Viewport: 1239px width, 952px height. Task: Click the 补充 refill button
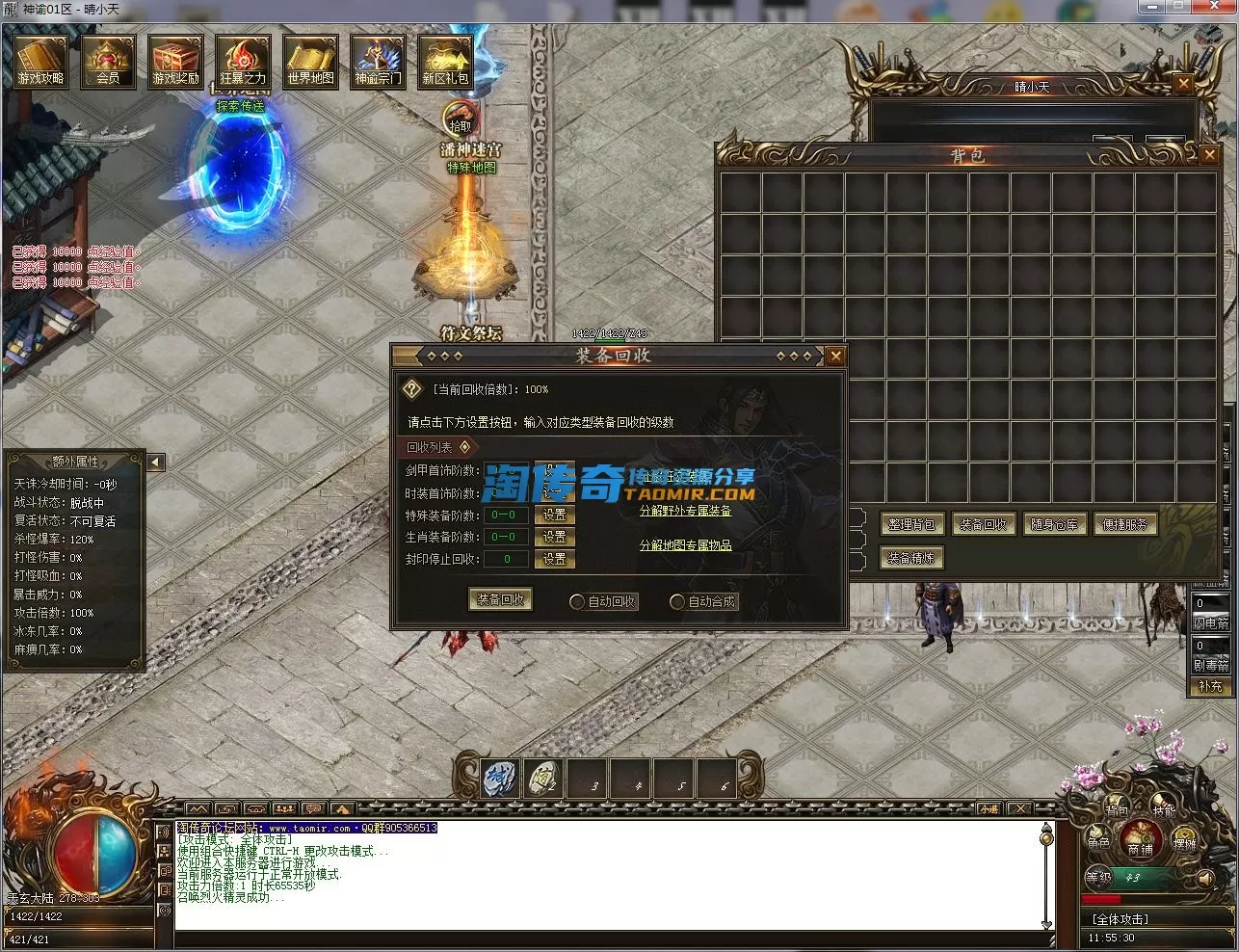click(x=1210, y=686)
